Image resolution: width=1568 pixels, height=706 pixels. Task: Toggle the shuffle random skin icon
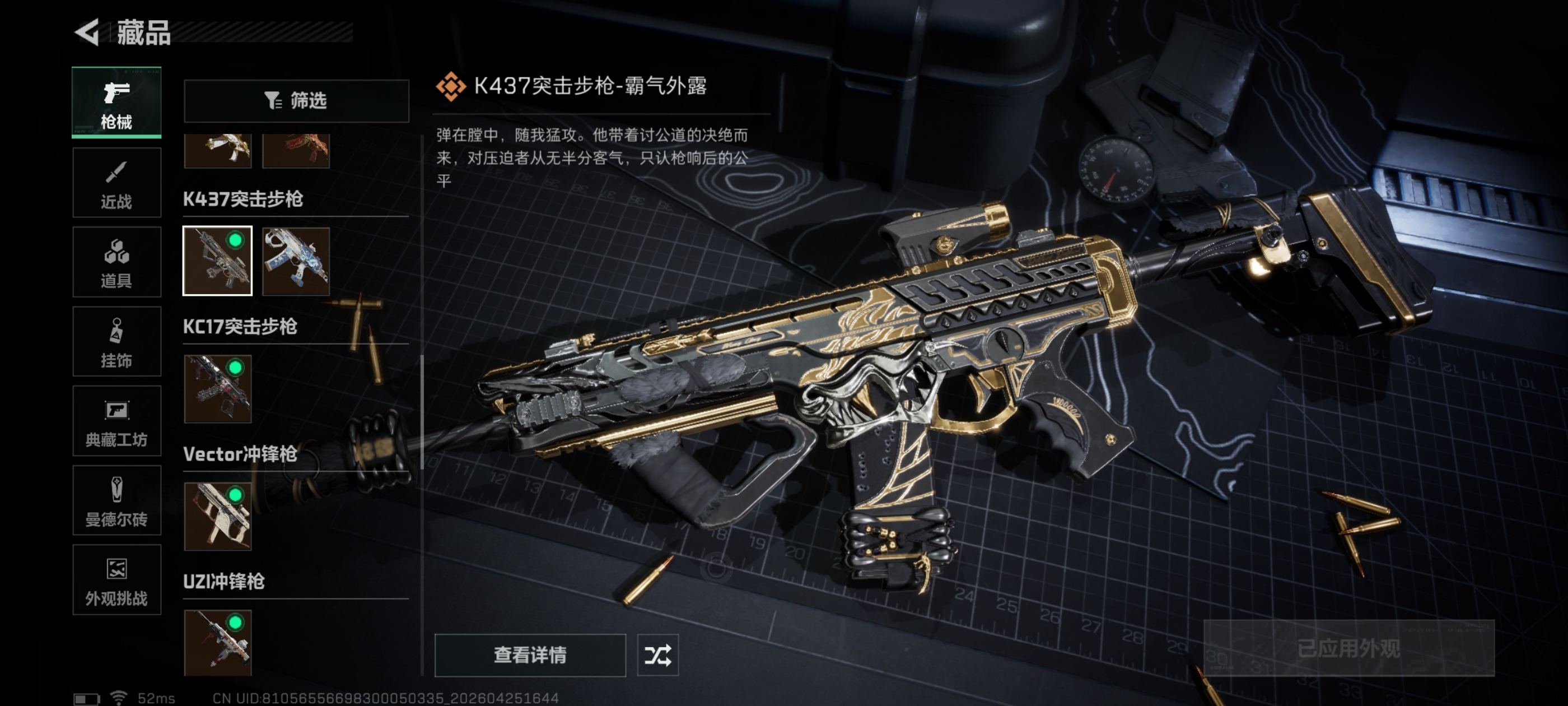coord(657,655)
